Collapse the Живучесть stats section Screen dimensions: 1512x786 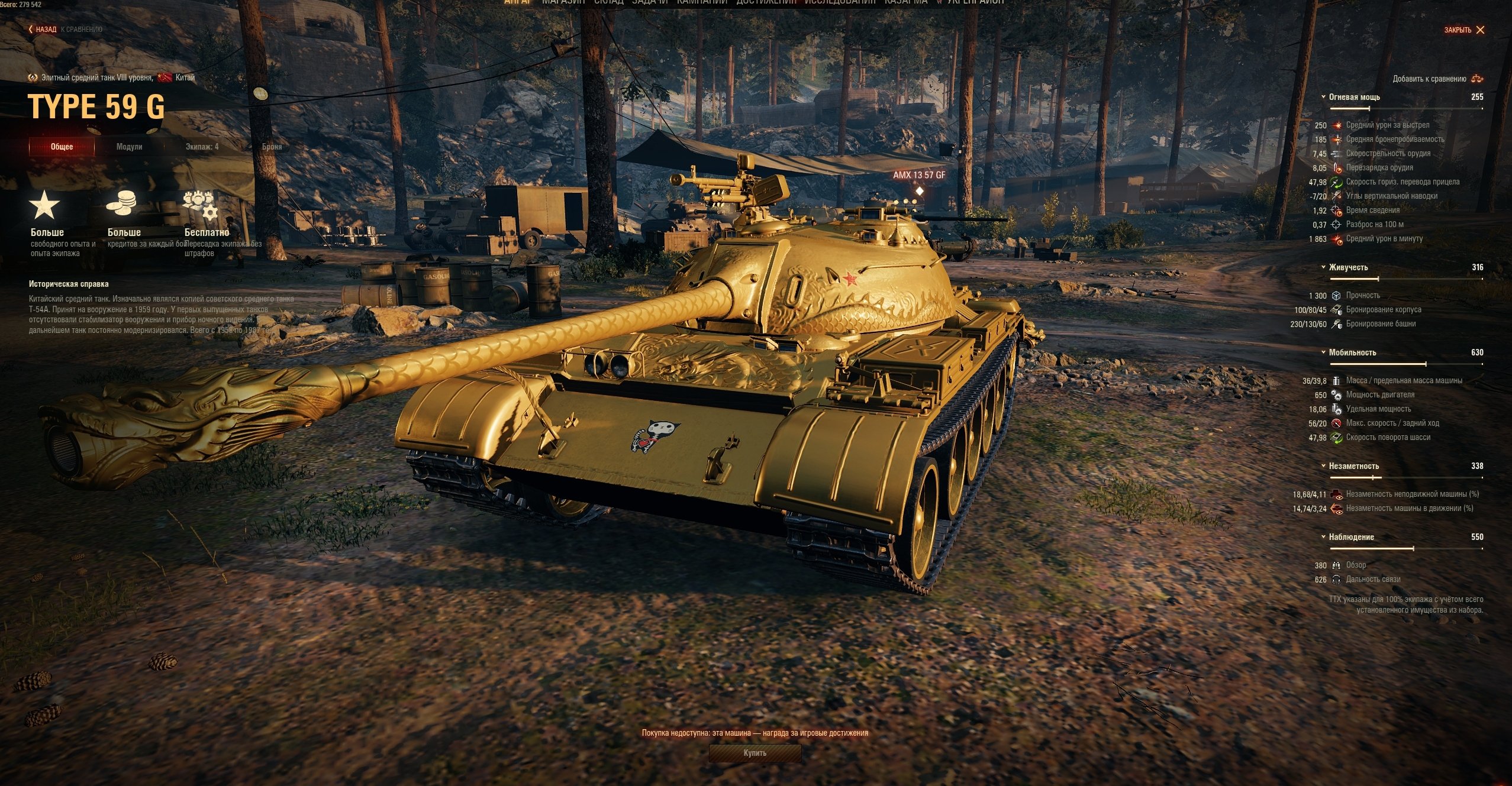[x=1348, y=267]
